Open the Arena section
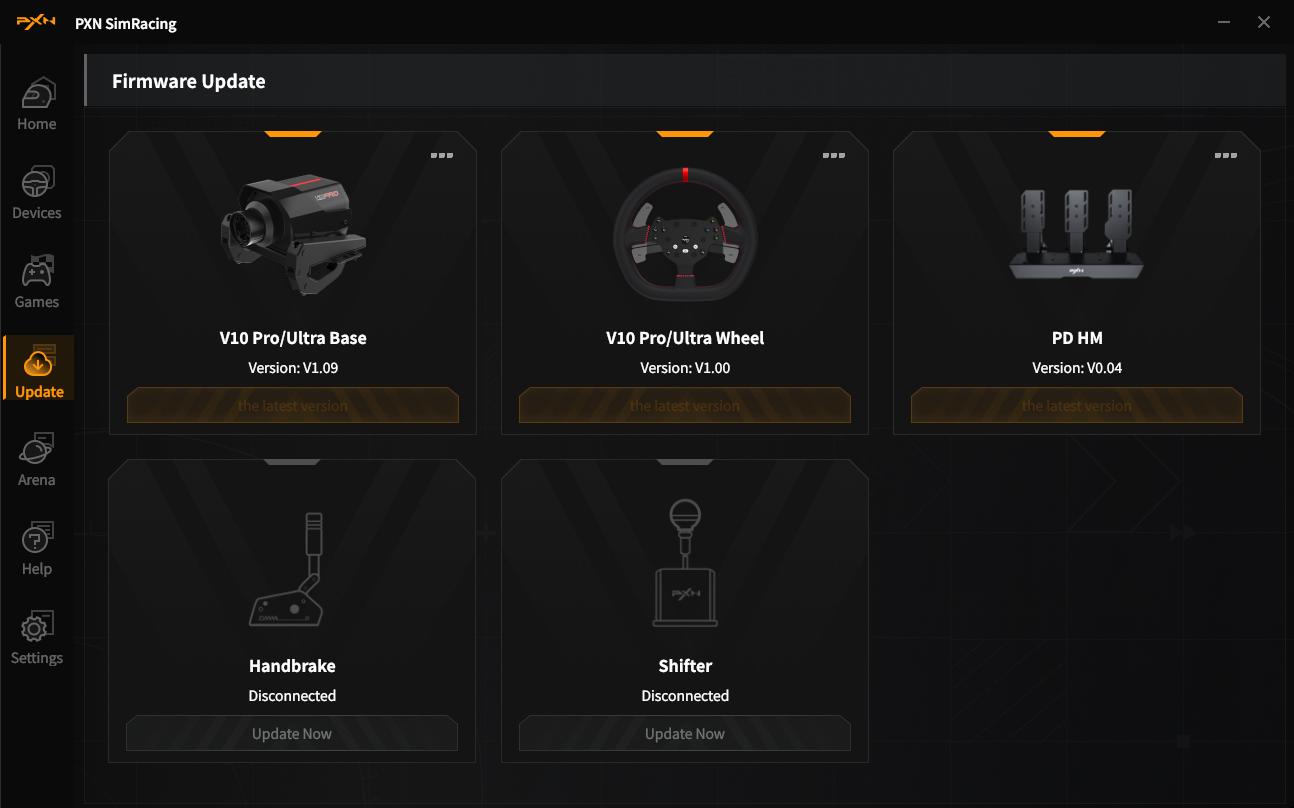 click(37, 461)
